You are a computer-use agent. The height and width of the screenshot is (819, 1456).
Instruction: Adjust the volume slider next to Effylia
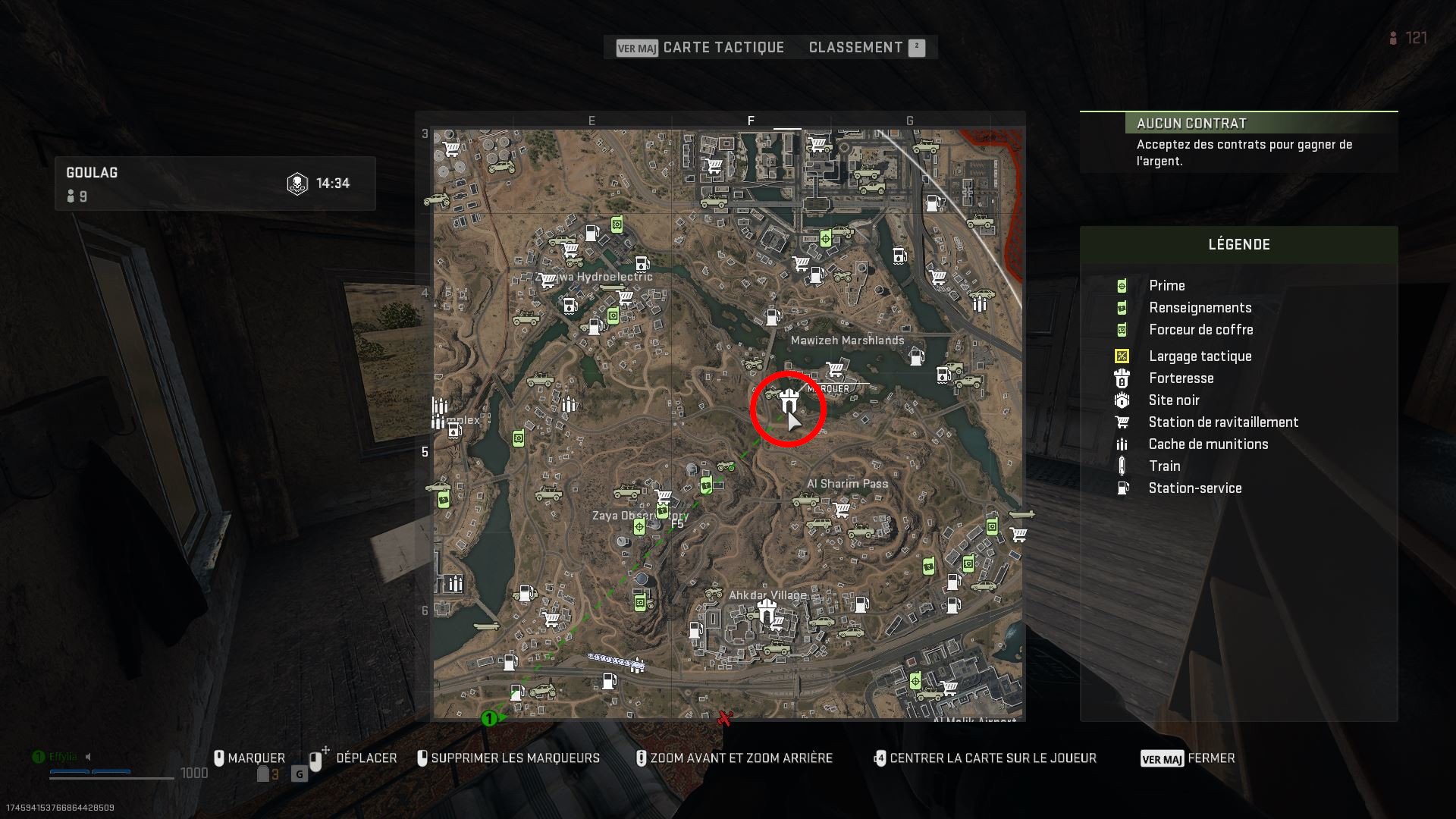coord(91,772)
